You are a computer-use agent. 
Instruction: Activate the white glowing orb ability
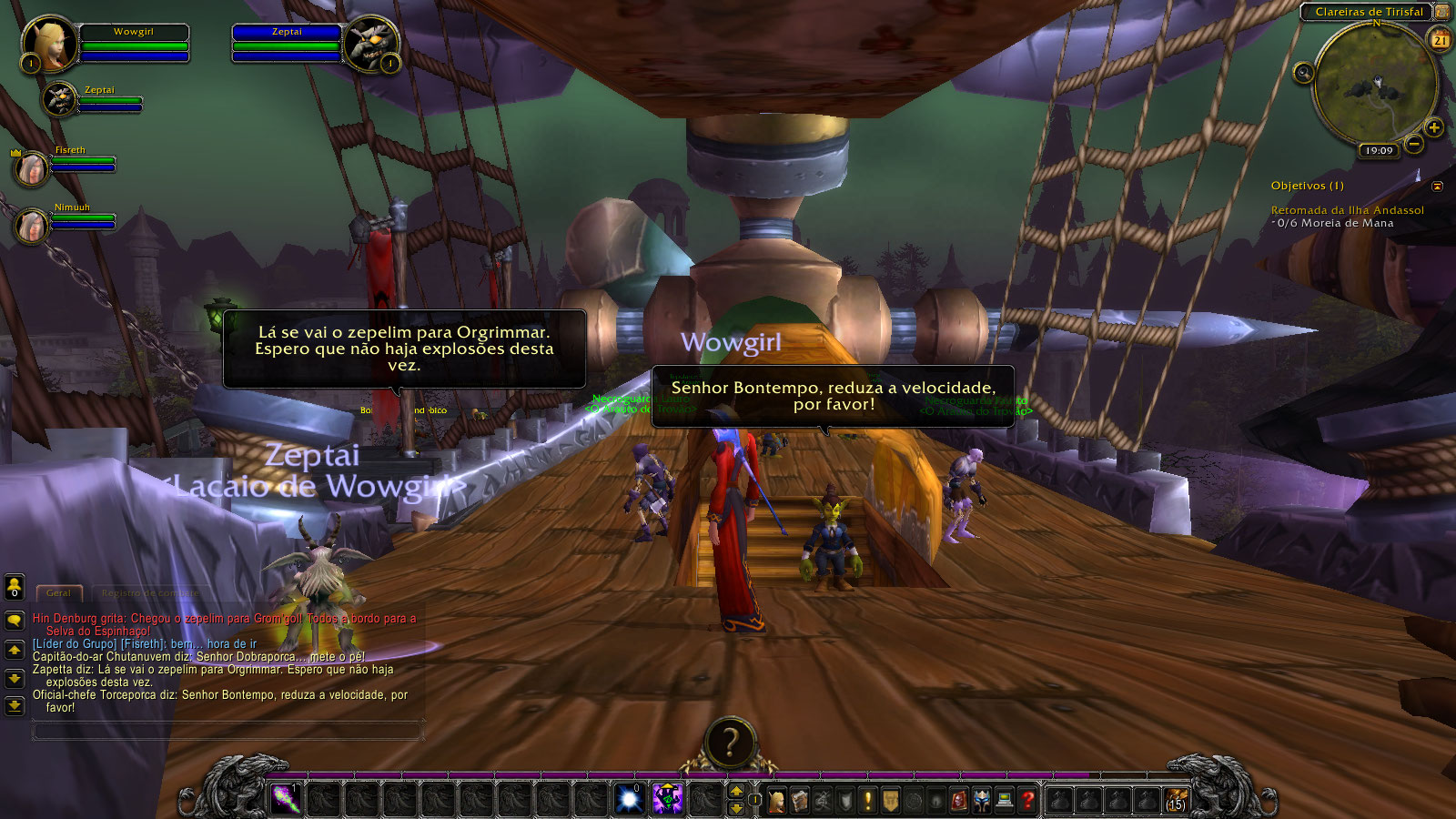click(629, 799)
